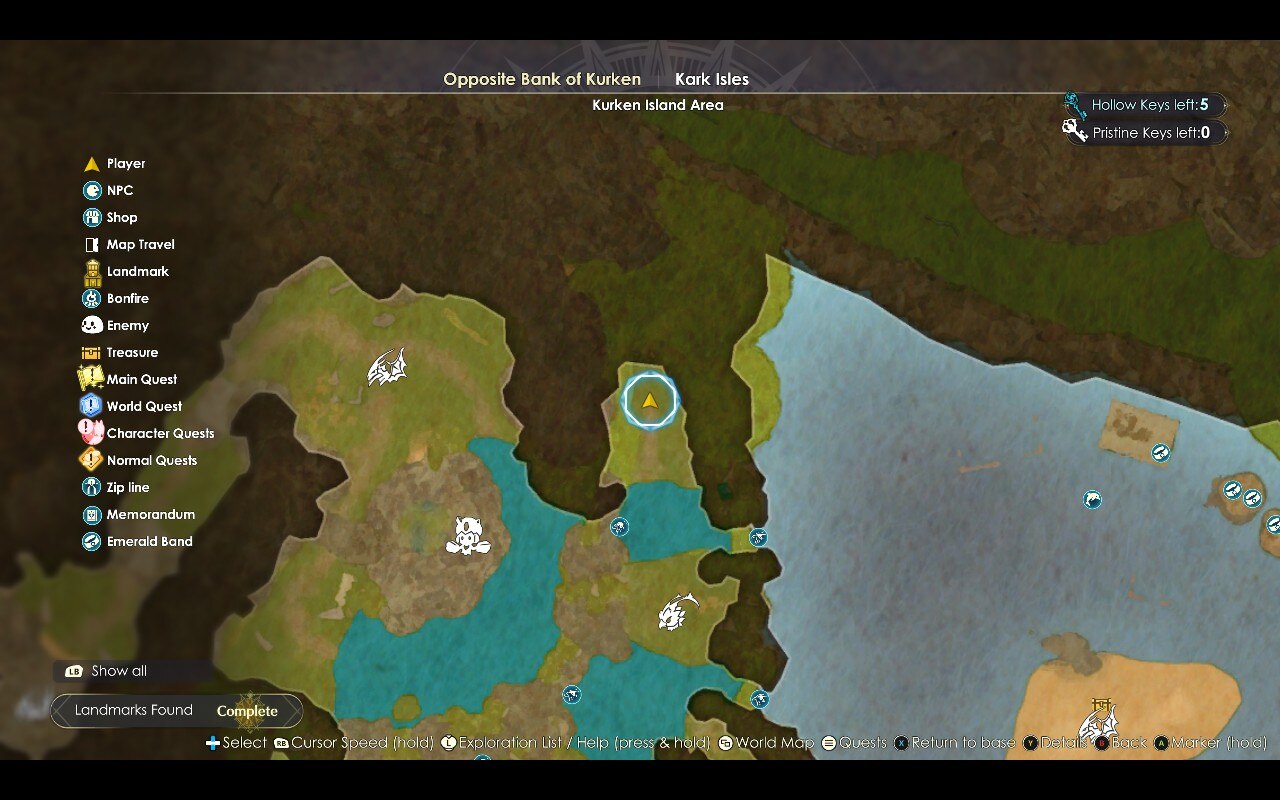The image size is (1280, 800).
Task: Select the Player entry in the legend
Action: pyautogui.click(x=126, y=163)
